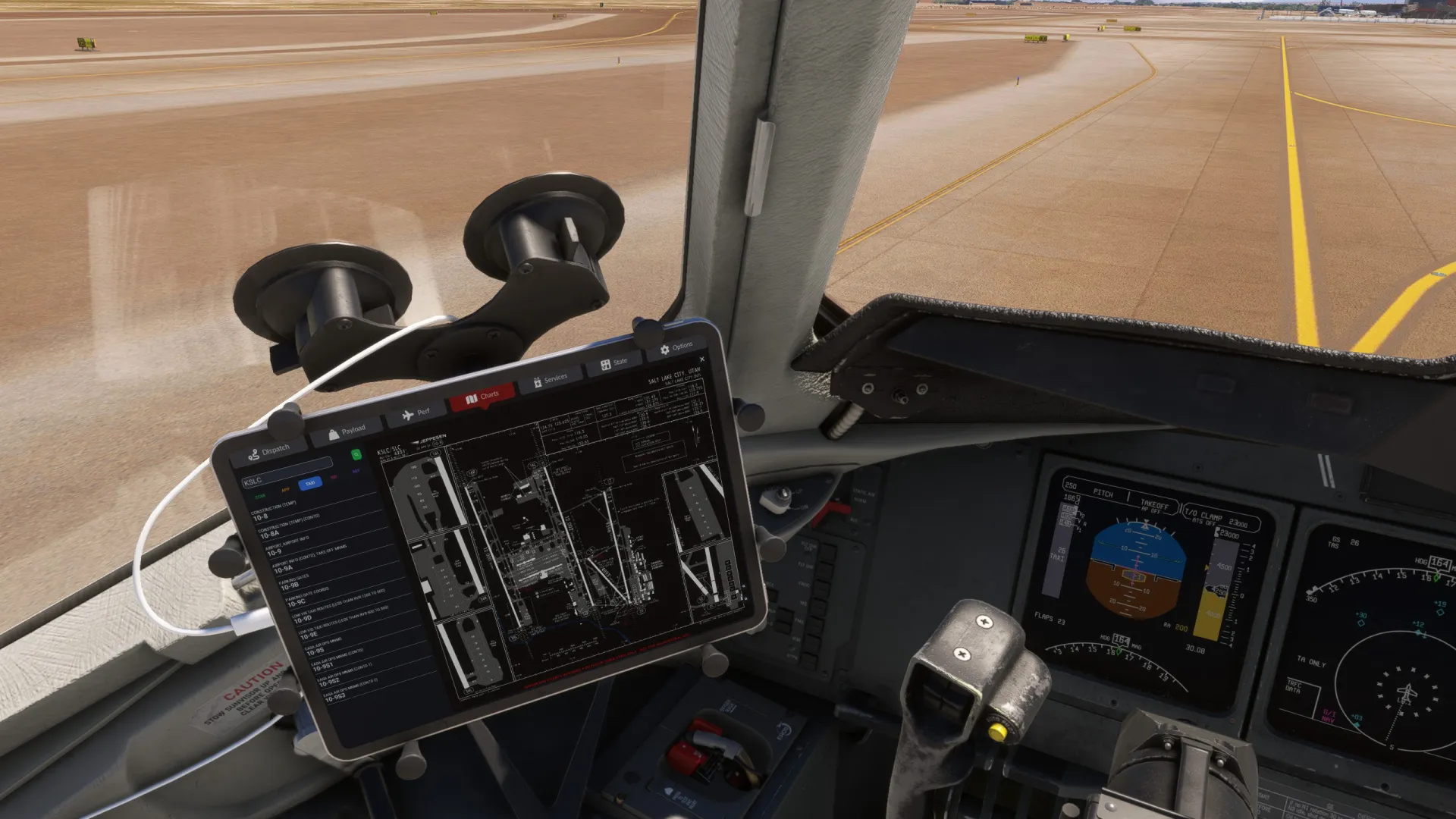The width and height of the screenshot is (1456, 819).
Task: Select the Dispatch route icon
Action: [254, 453]
